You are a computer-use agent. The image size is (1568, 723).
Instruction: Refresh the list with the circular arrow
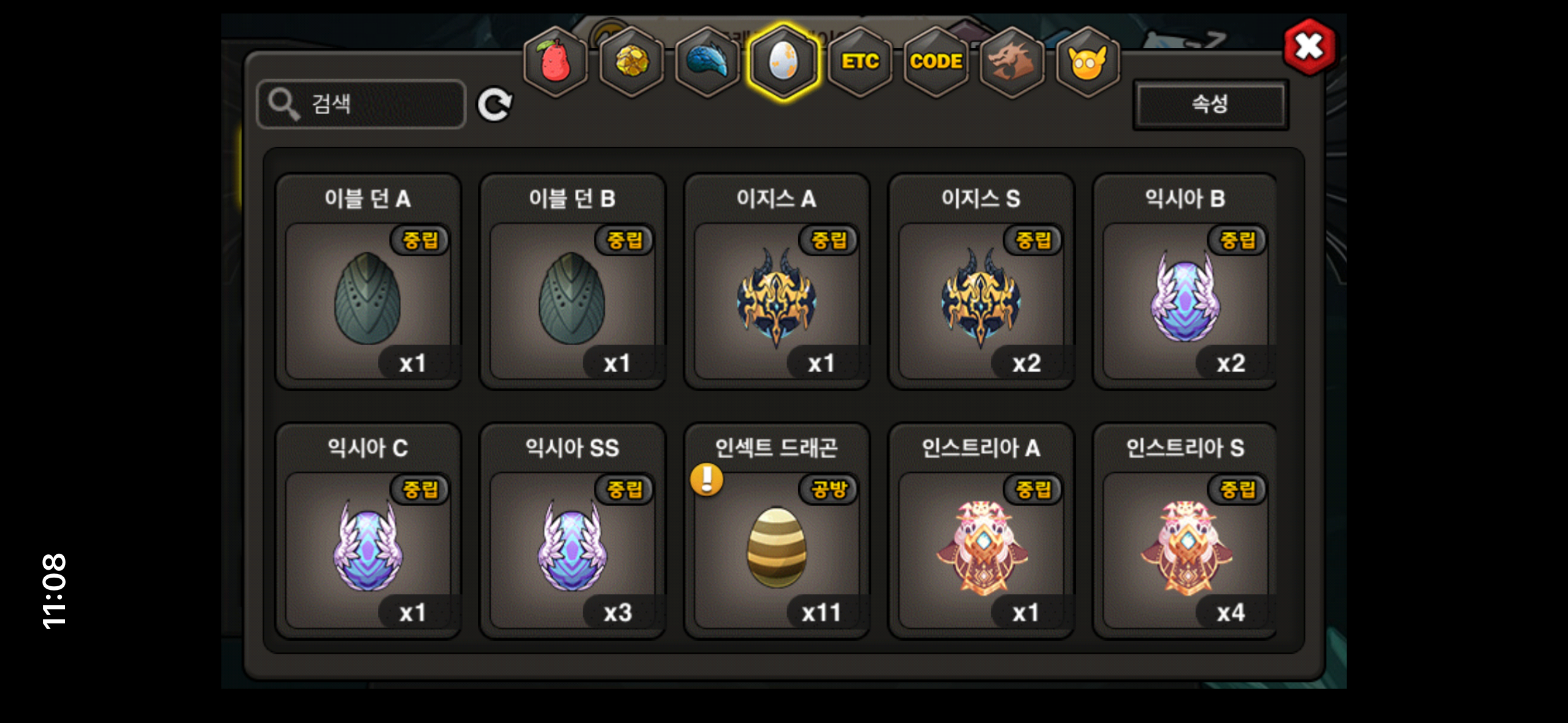click(494, 105)
